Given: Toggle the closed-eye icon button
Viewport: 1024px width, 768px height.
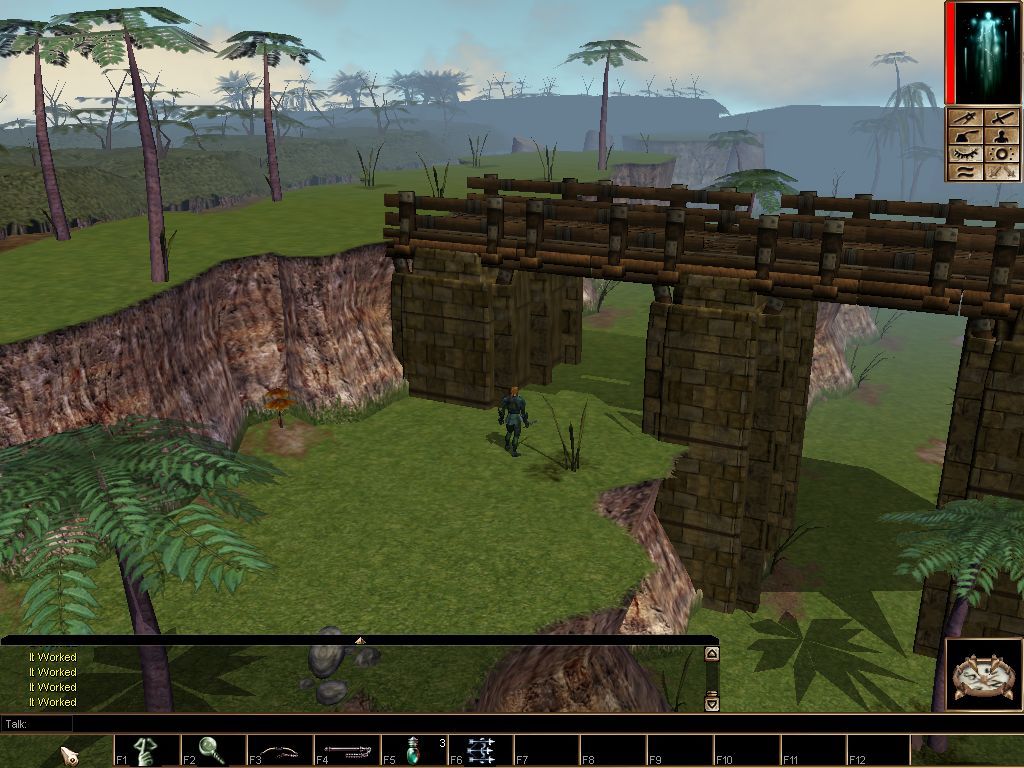Looking at the screenshot, I should [x=965, y=155].
